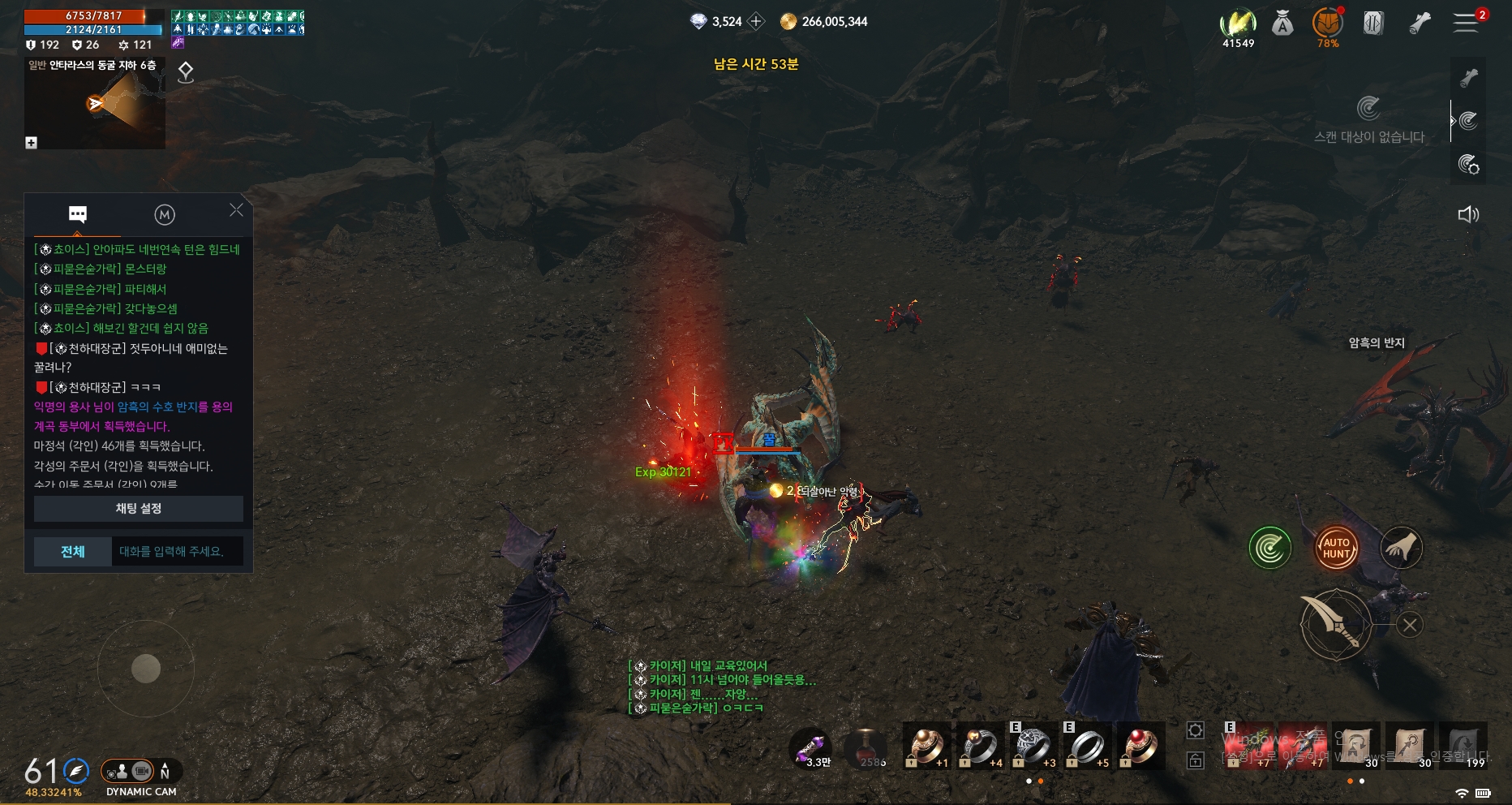Open the card collection book icon
The image size is (1512, 805).
click(1373, 23)
